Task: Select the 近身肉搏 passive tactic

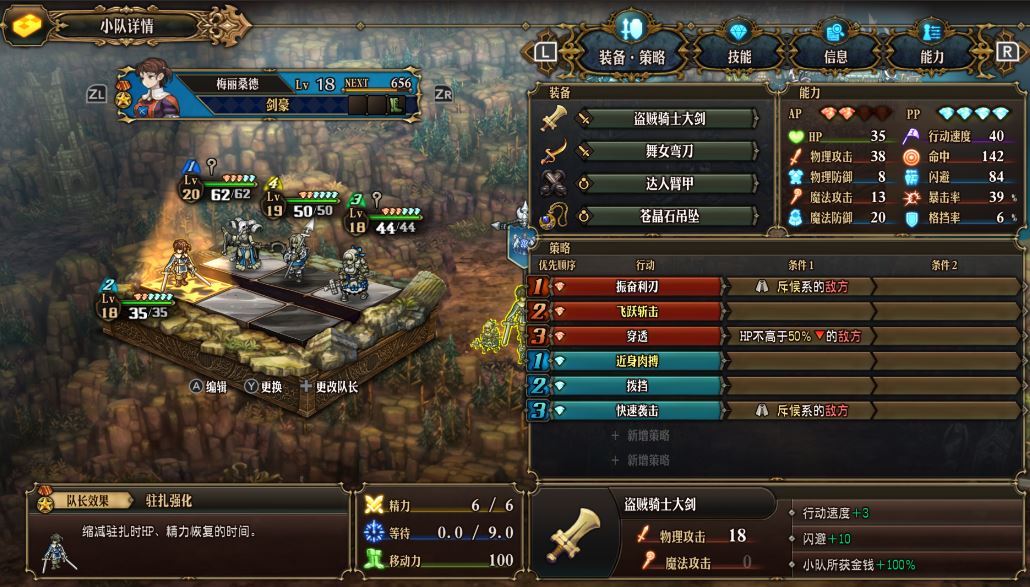Action: coord(636,361)
